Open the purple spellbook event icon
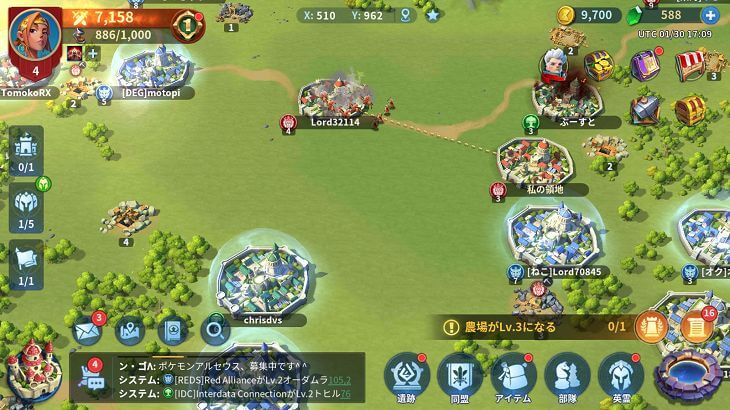The width and height of the screenshot is (730, 410). [647, 66]
